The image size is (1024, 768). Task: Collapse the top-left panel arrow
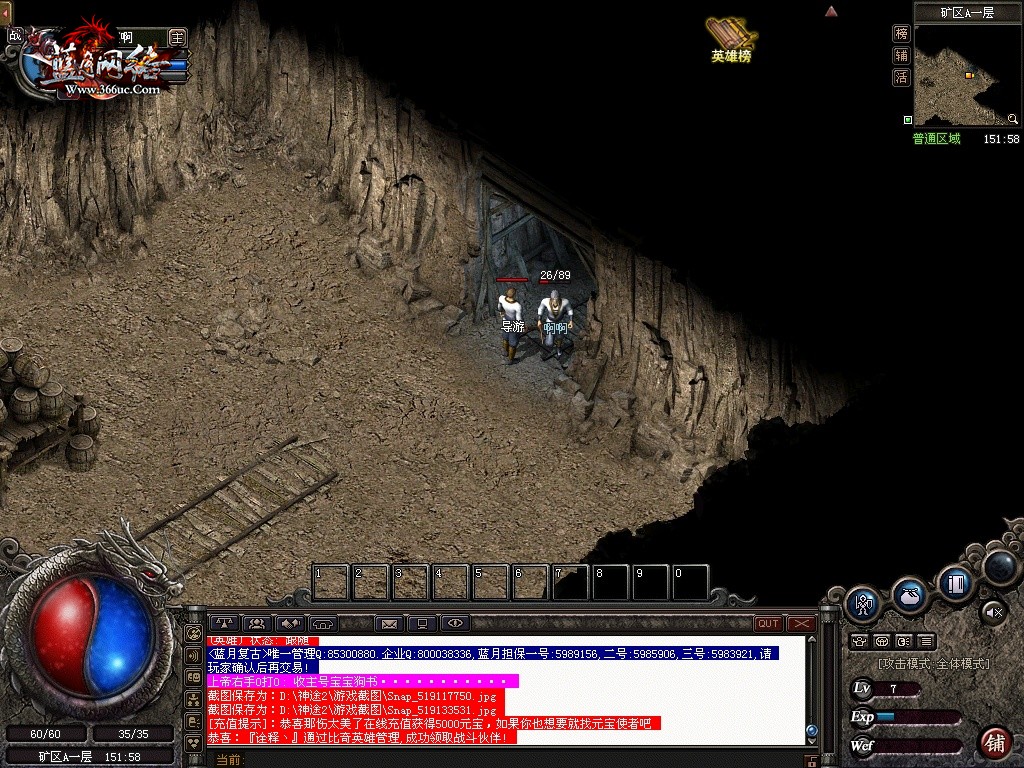(5, 12)
